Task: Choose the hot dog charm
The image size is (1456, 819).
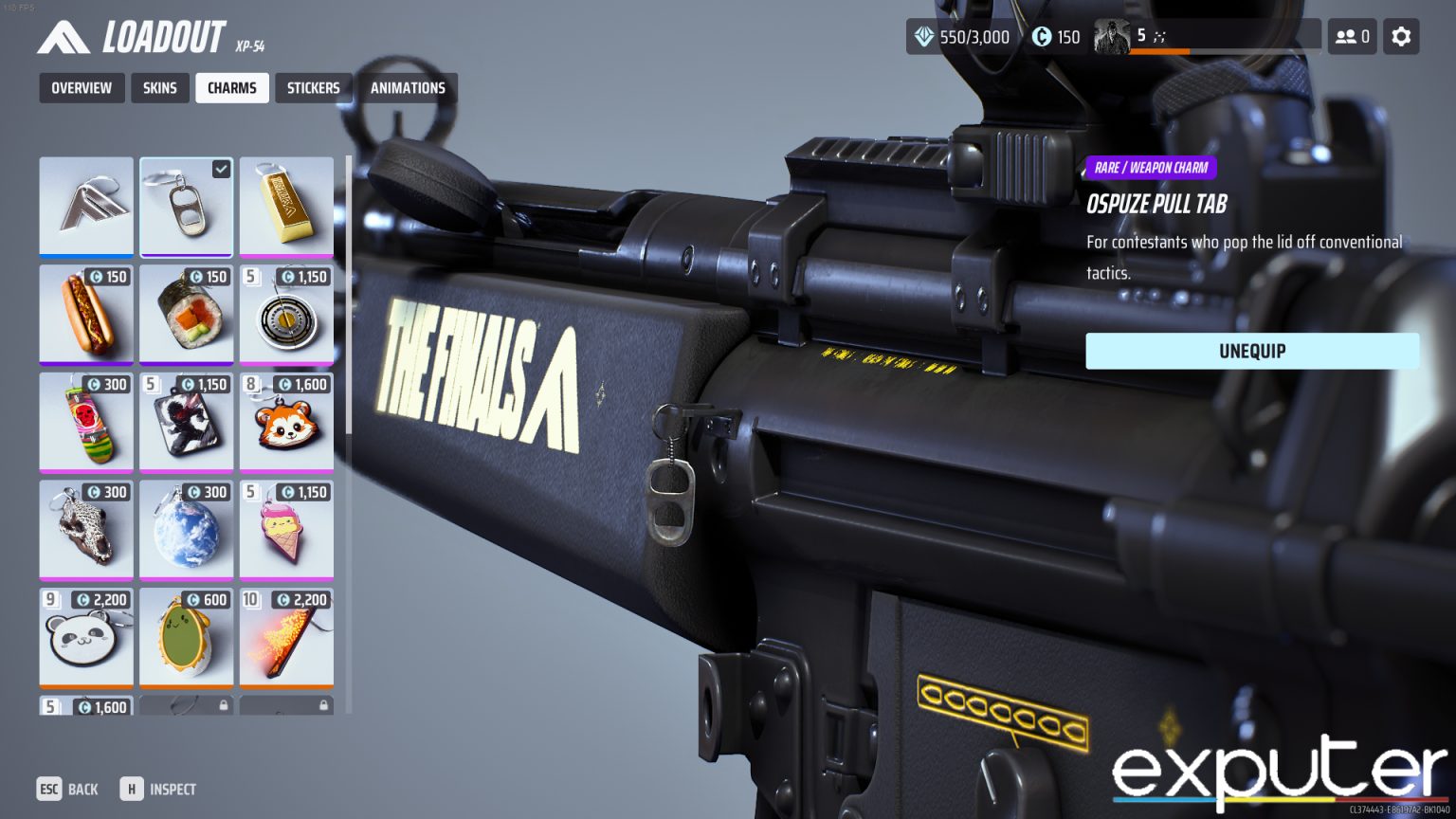Action: (x=86, y=314)
